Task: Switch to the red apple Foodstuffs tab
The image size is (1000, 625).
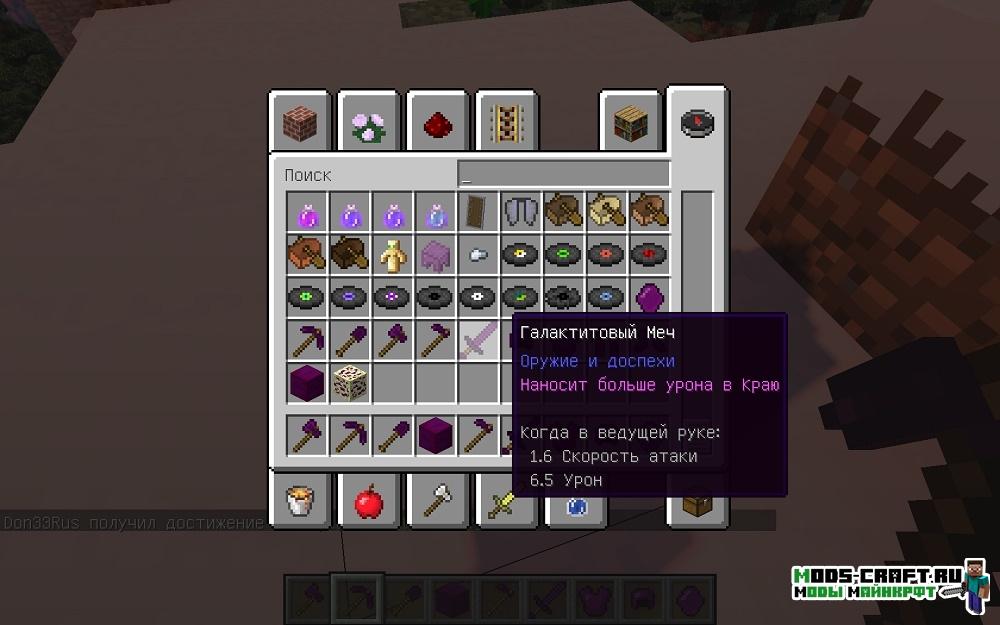Action: 369,498
